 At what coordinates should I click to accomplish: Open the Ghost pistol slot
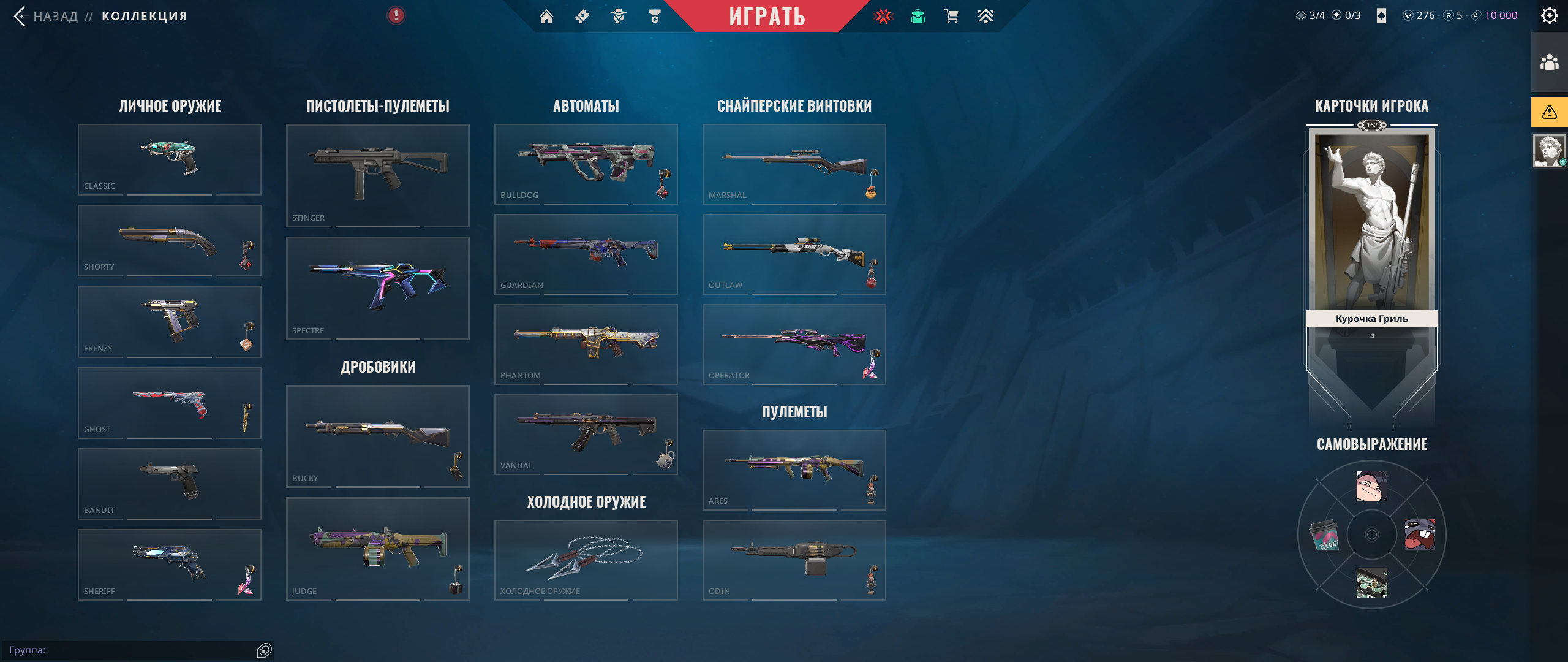pyautogui.click(x=170, y=403)
